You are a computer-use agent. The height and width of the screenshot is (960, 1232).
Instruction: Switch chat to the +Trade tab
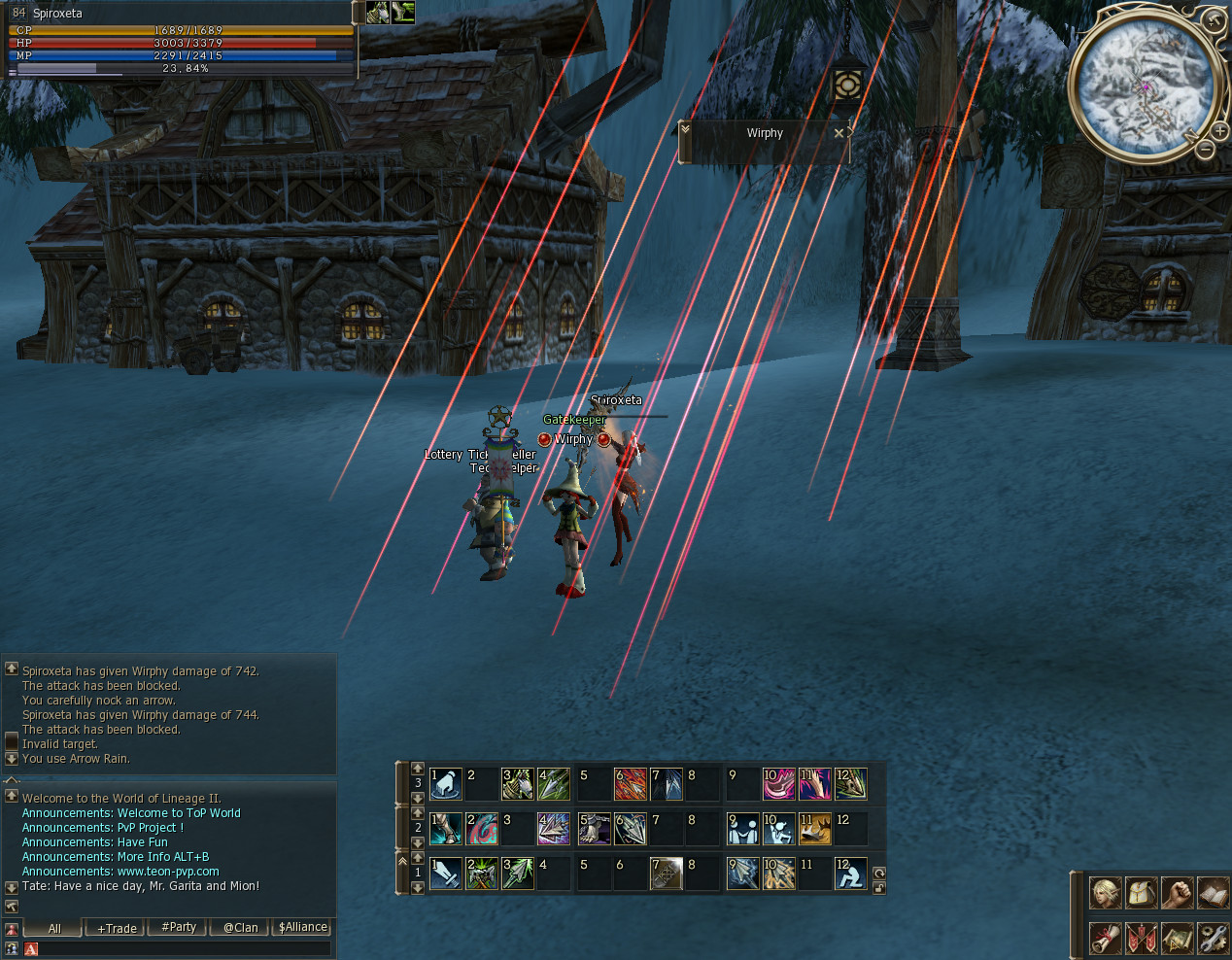click(x=117, y=928)
